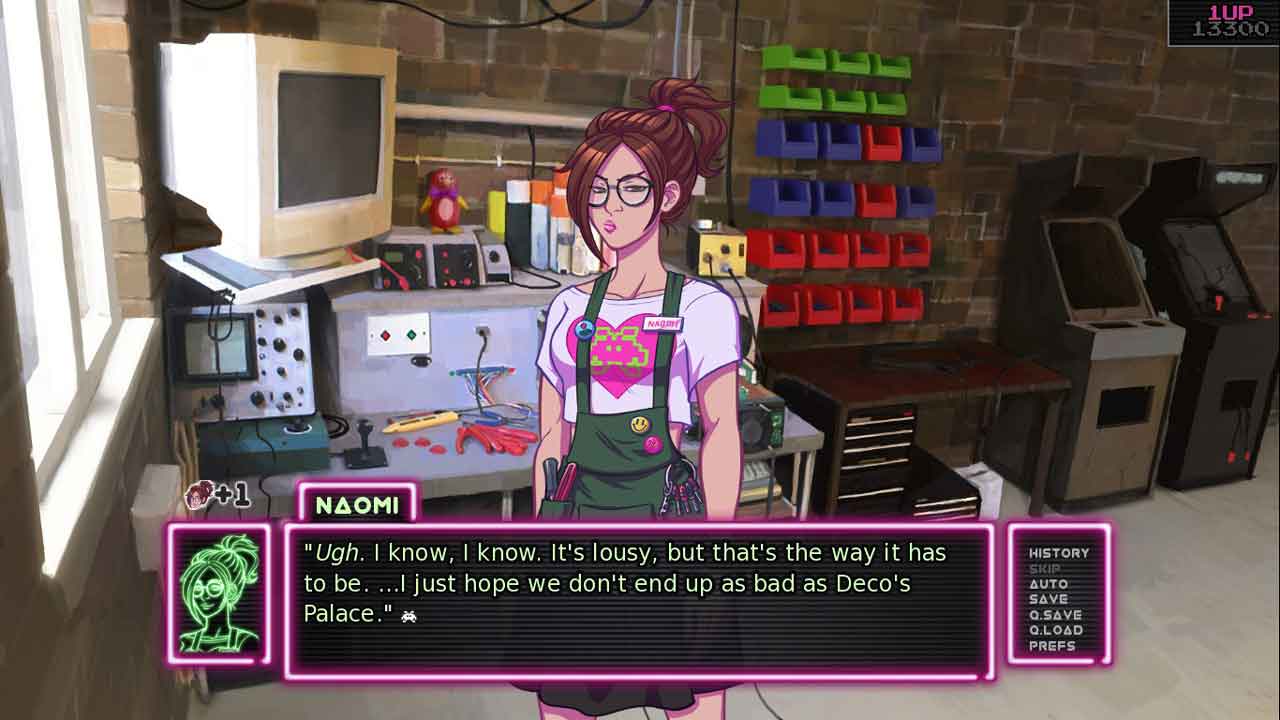Open the Prefs menu
Image resolution: width=1280 pixels, height=720 pixels.
pyautogui.click(x=1052, y=646)
